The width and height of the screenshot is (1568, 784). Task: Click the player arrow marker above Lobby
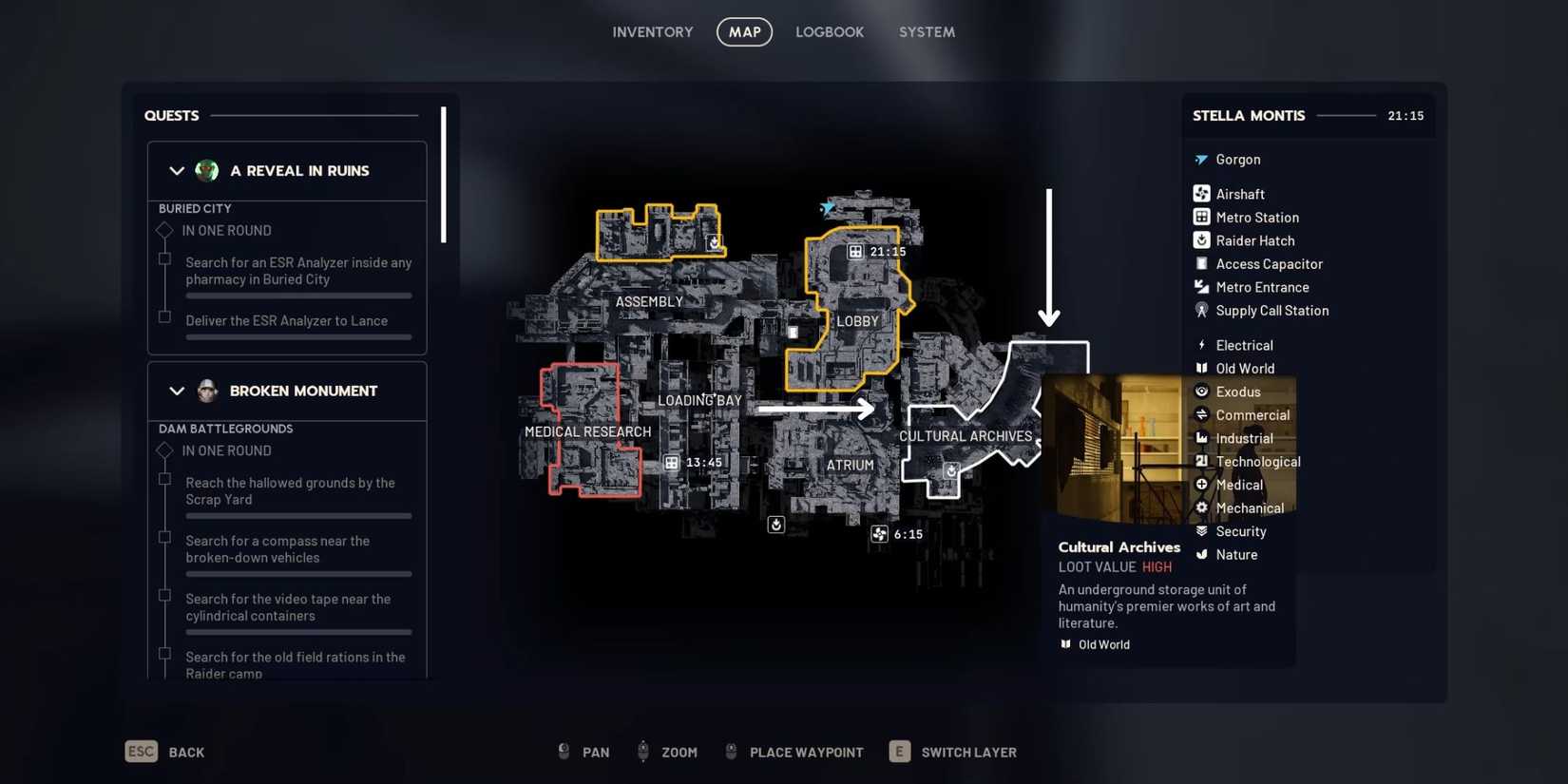click(826, 208)
